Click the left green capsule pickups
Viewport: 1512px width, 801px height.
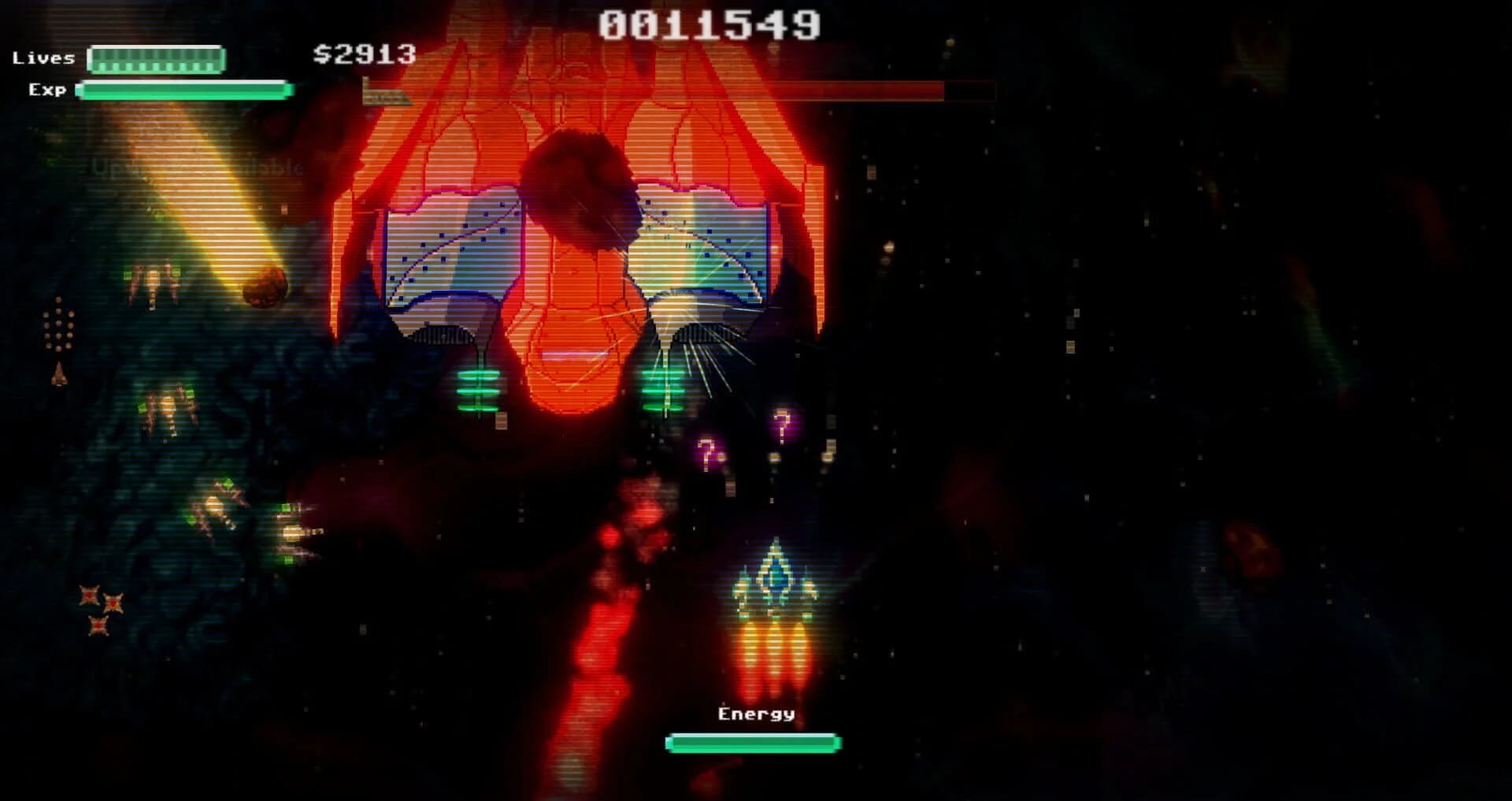479,391
